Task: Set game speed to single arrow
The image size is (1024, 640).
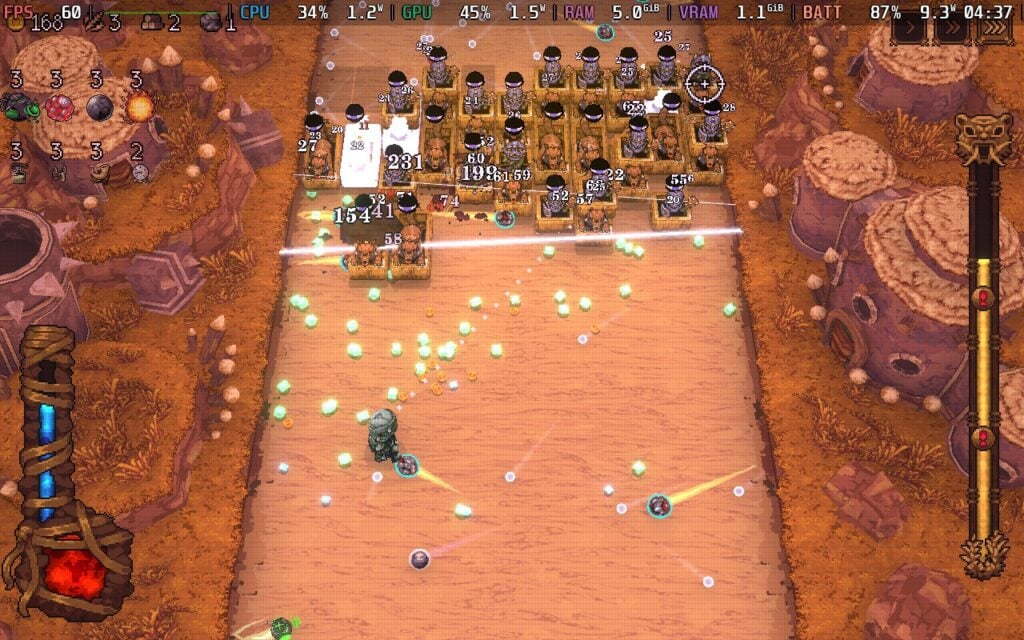Action: click(910, 29)
